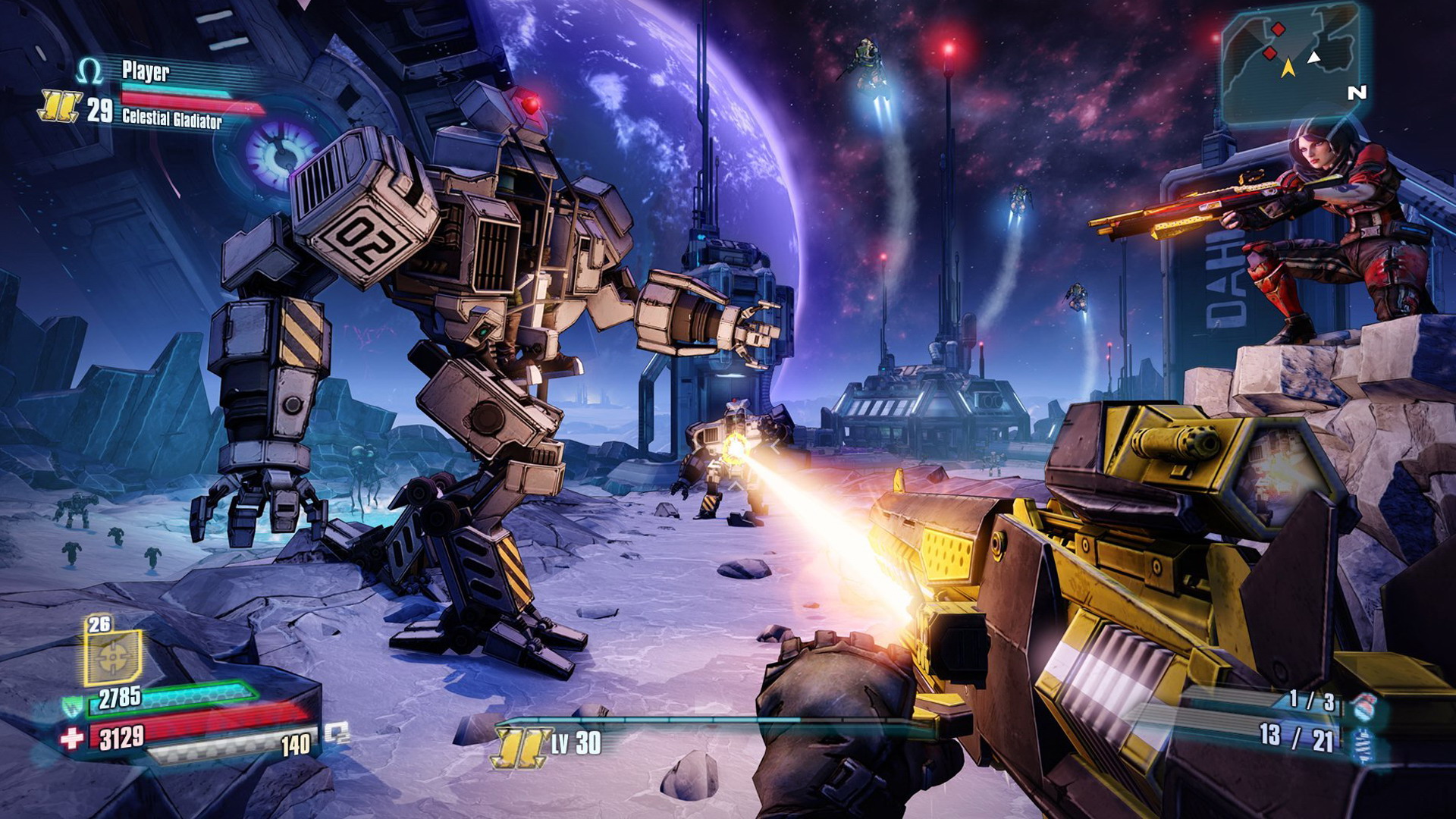Click the O2 oxygen icon
Screen dimensions: 1456x819
[x=337, y=733]
